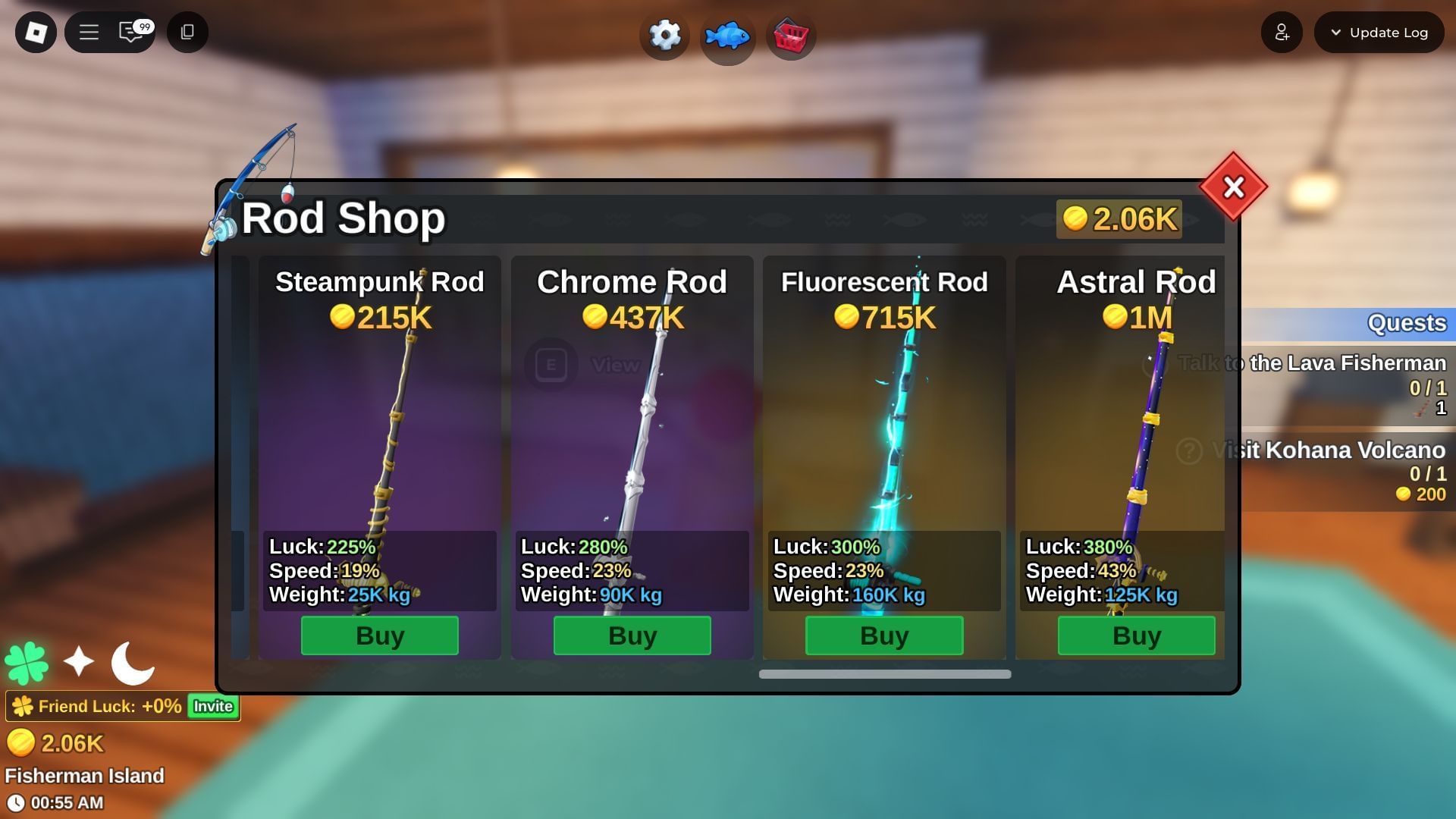Expand the Update Log dropdown
Viewport: 1456px width, 819px height.
(1379, 33)
